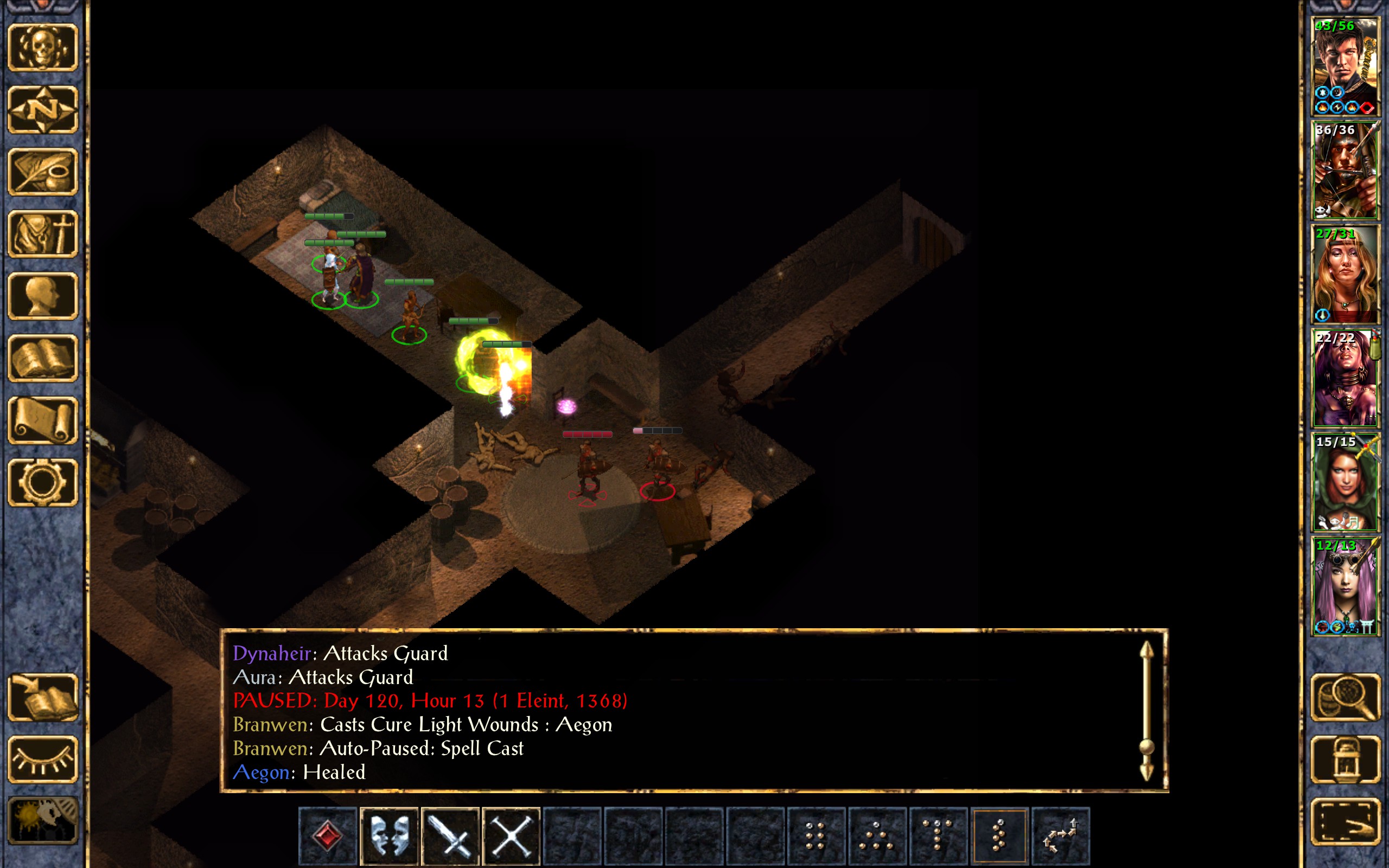Quick save with the book arrow button
1389x868 pixels.
pos(42,698)
